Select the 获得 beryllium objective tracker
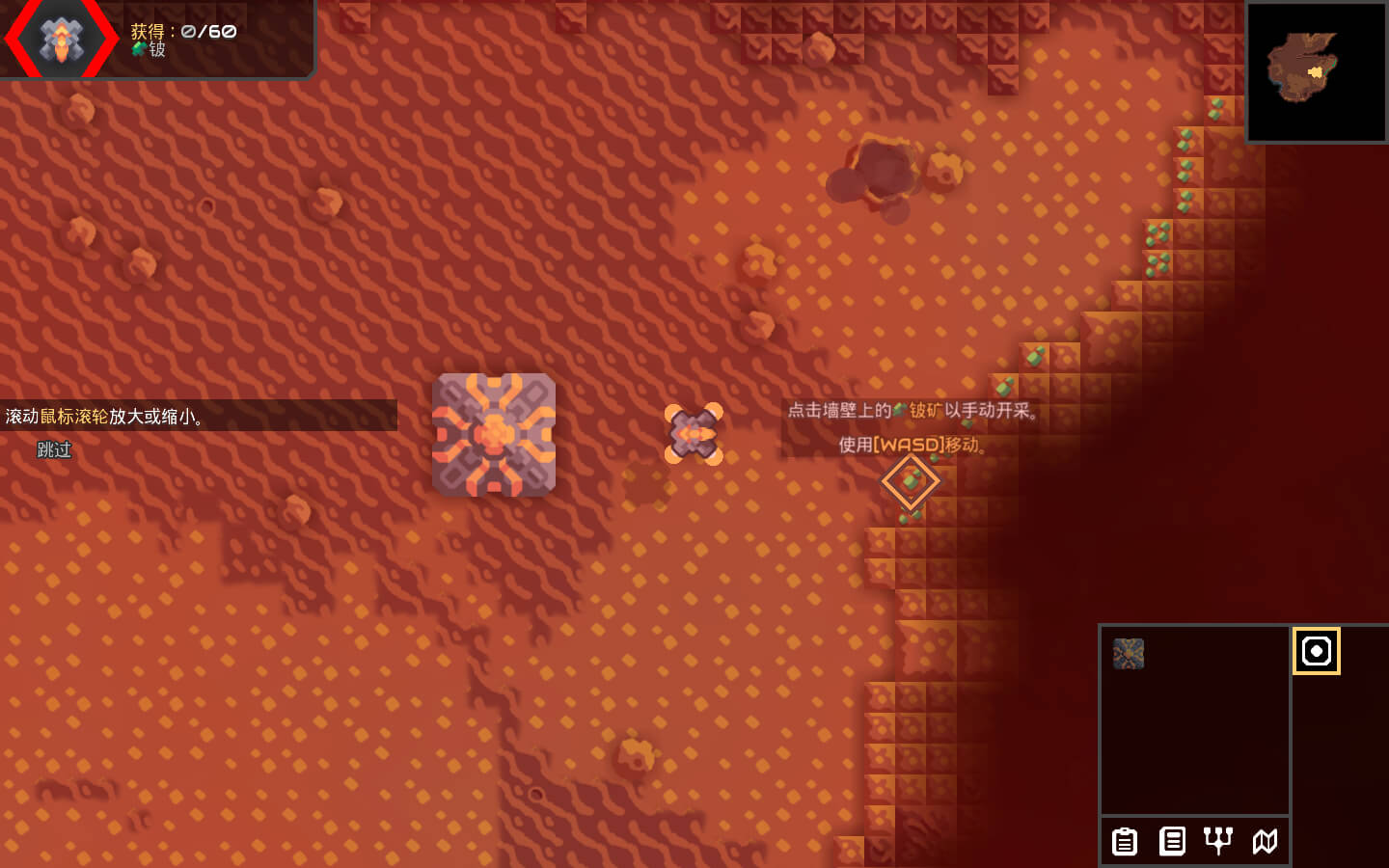This screenshot has width=1389, height=868. tap(183, 40)
